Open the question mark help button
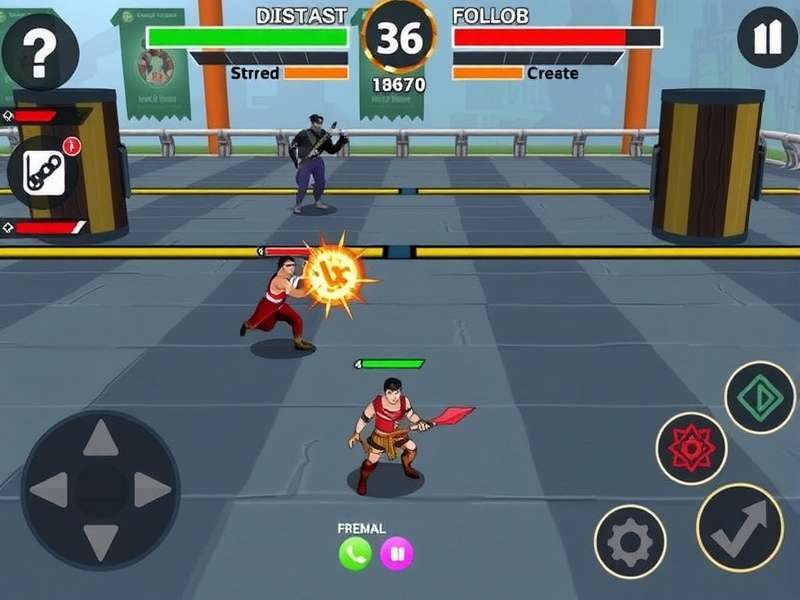The height and width of the screenshot is (600, 800). (x=38, y=53)
